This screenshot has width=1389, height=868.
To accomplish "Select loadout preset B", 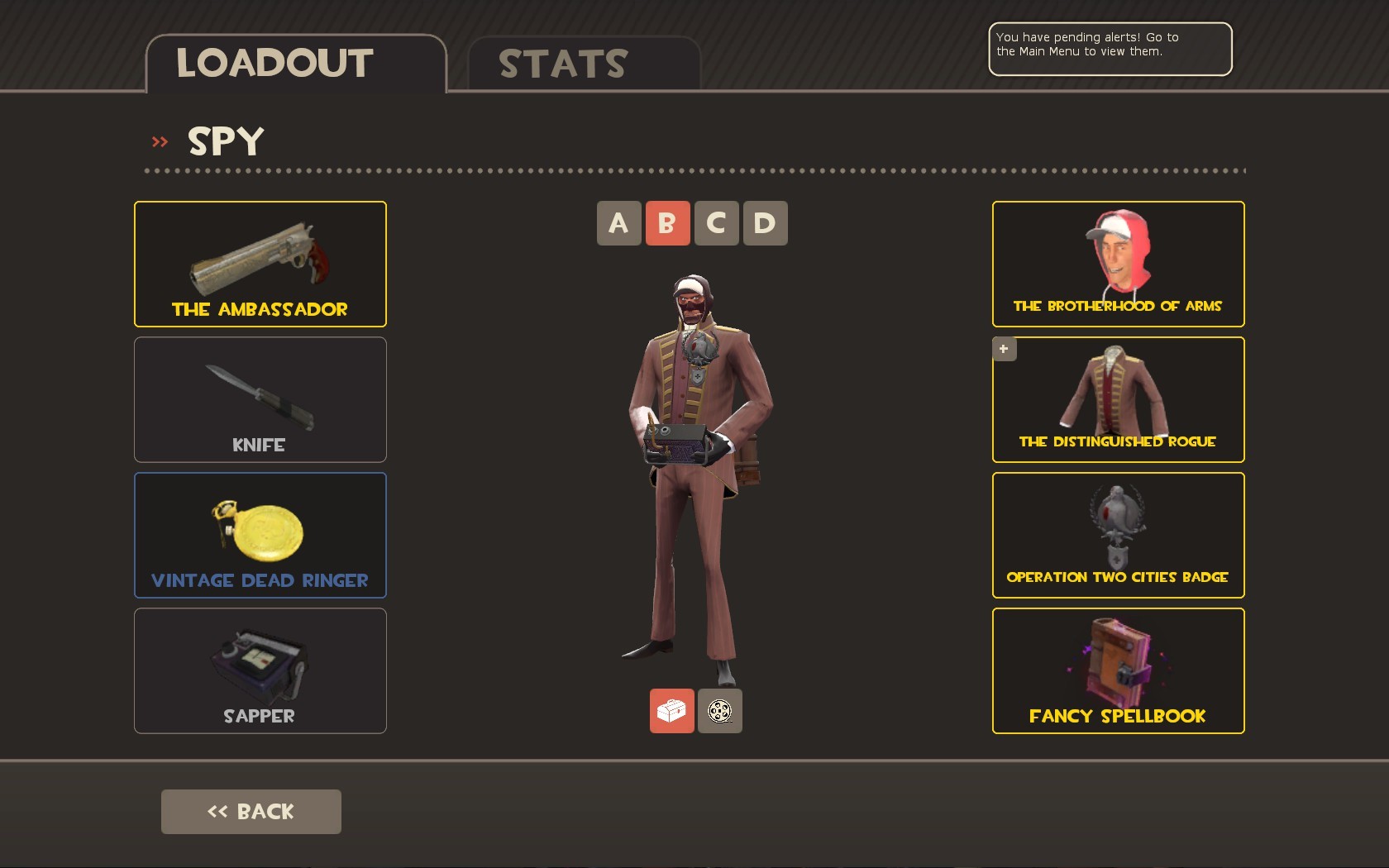I will pos(667,222).
